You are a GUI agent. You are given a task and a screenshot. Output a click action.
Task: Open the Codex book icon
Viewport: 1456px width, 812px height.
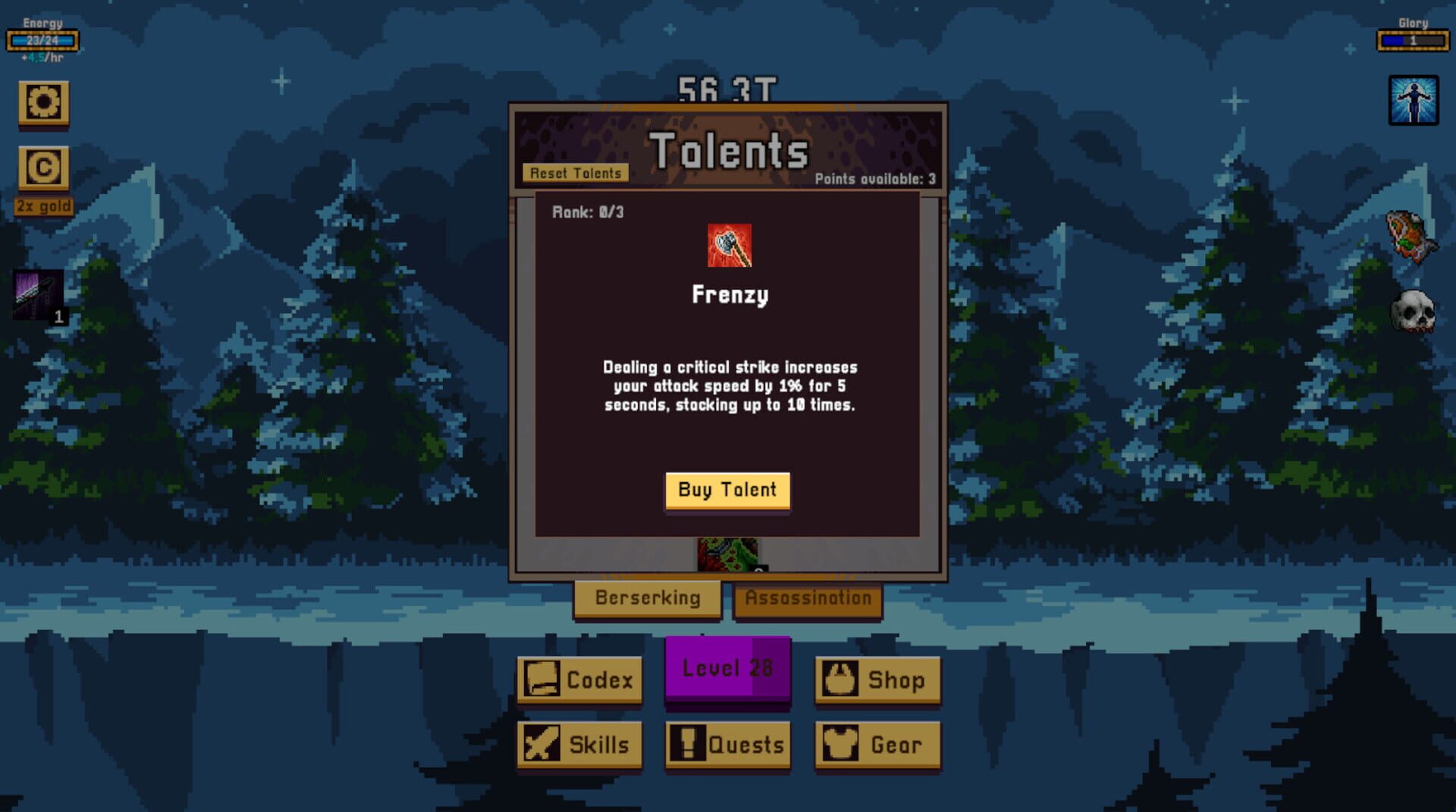(579, 680)
